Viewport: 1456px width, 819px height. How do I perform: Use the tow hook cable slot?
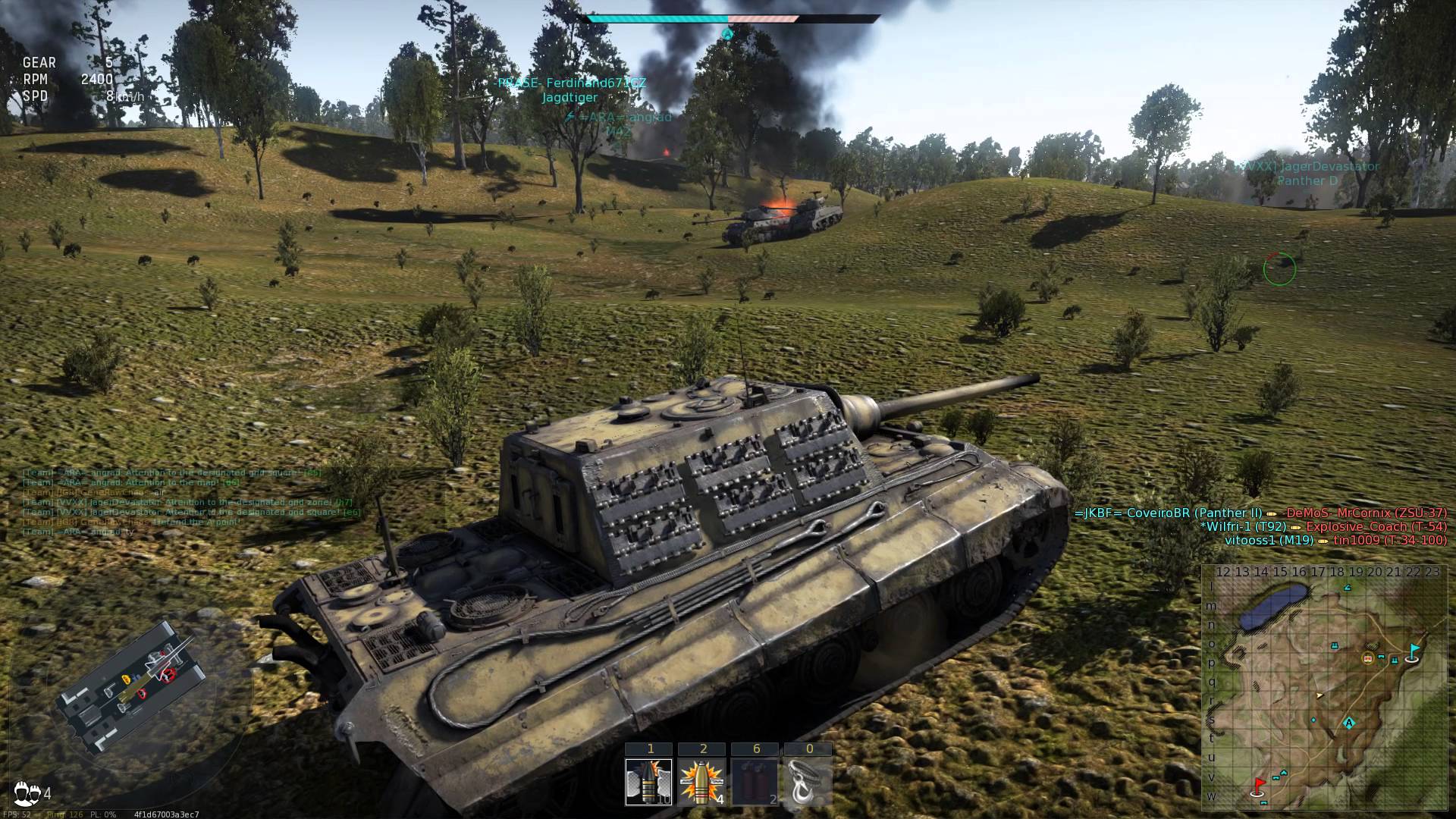tap(808, 782)
